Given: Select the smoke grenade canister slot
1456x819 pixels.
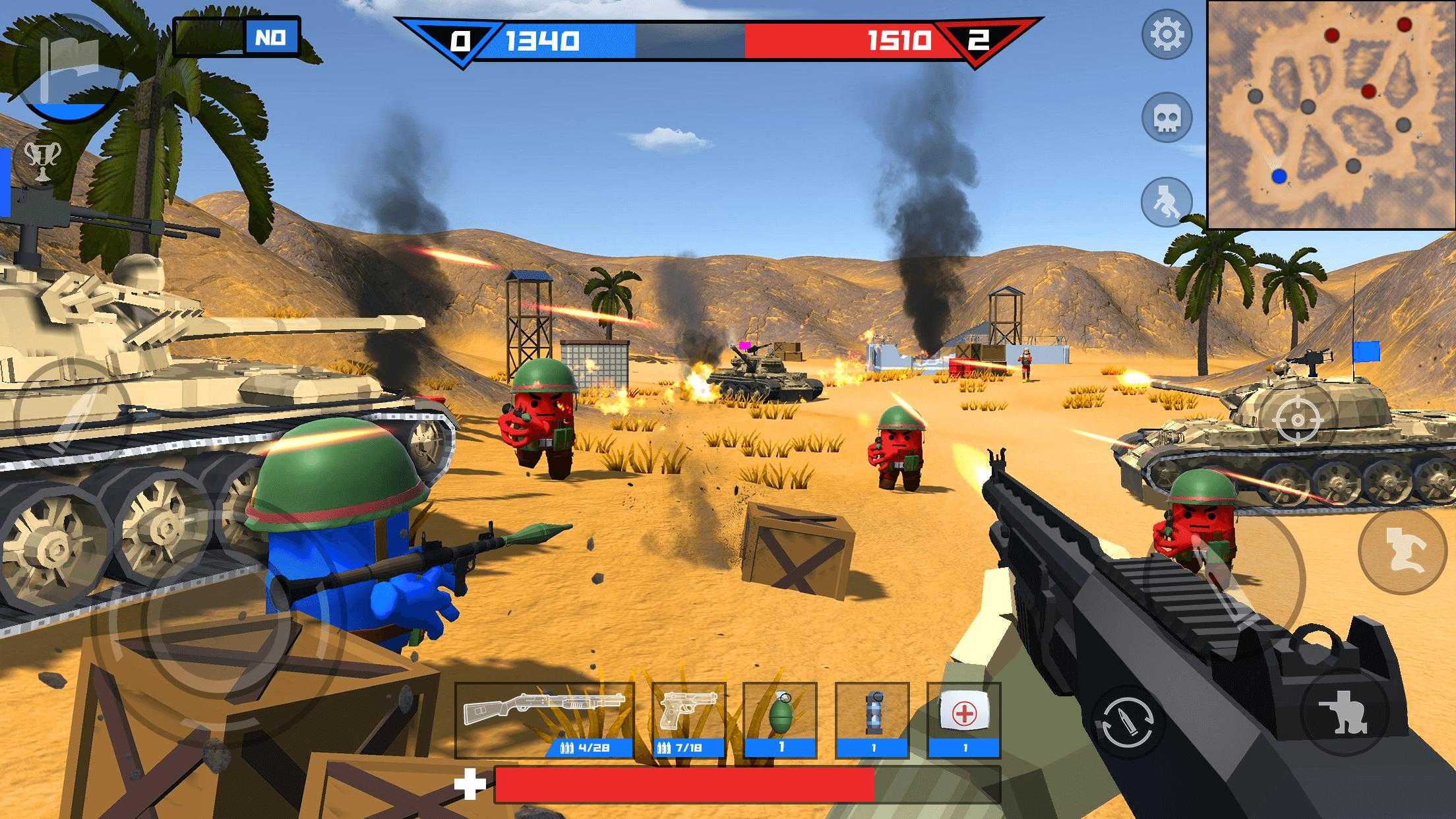Looking at the screenshot, I should click(872, 719).
